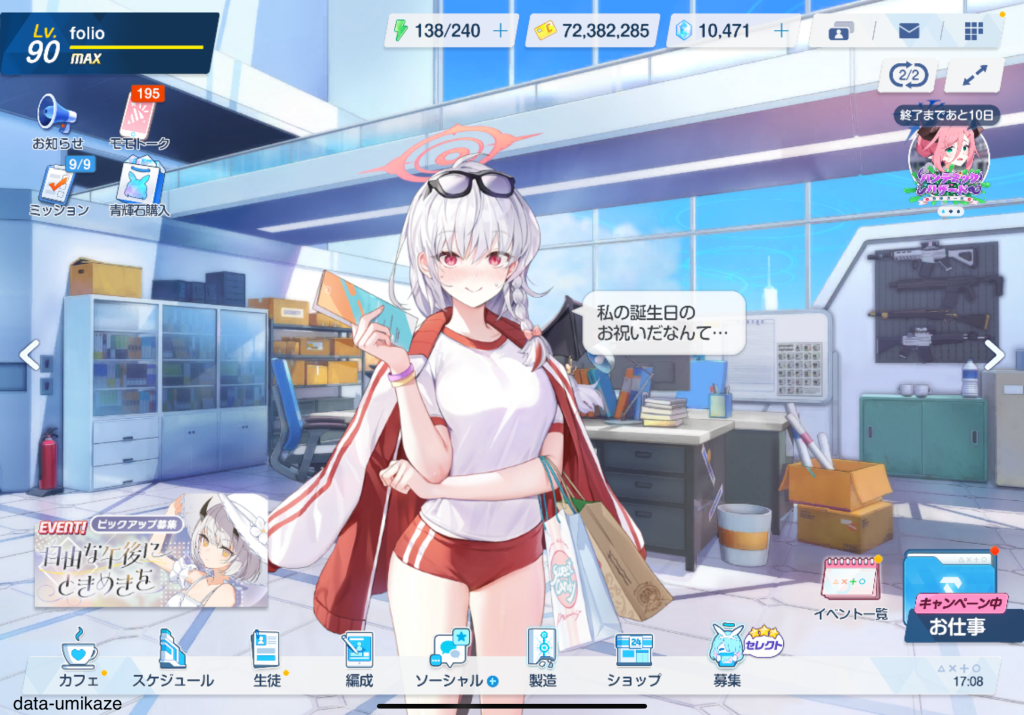Open the grid menu icon
The width and height of the screenshot is (1024, 715).
coord(974,31)
